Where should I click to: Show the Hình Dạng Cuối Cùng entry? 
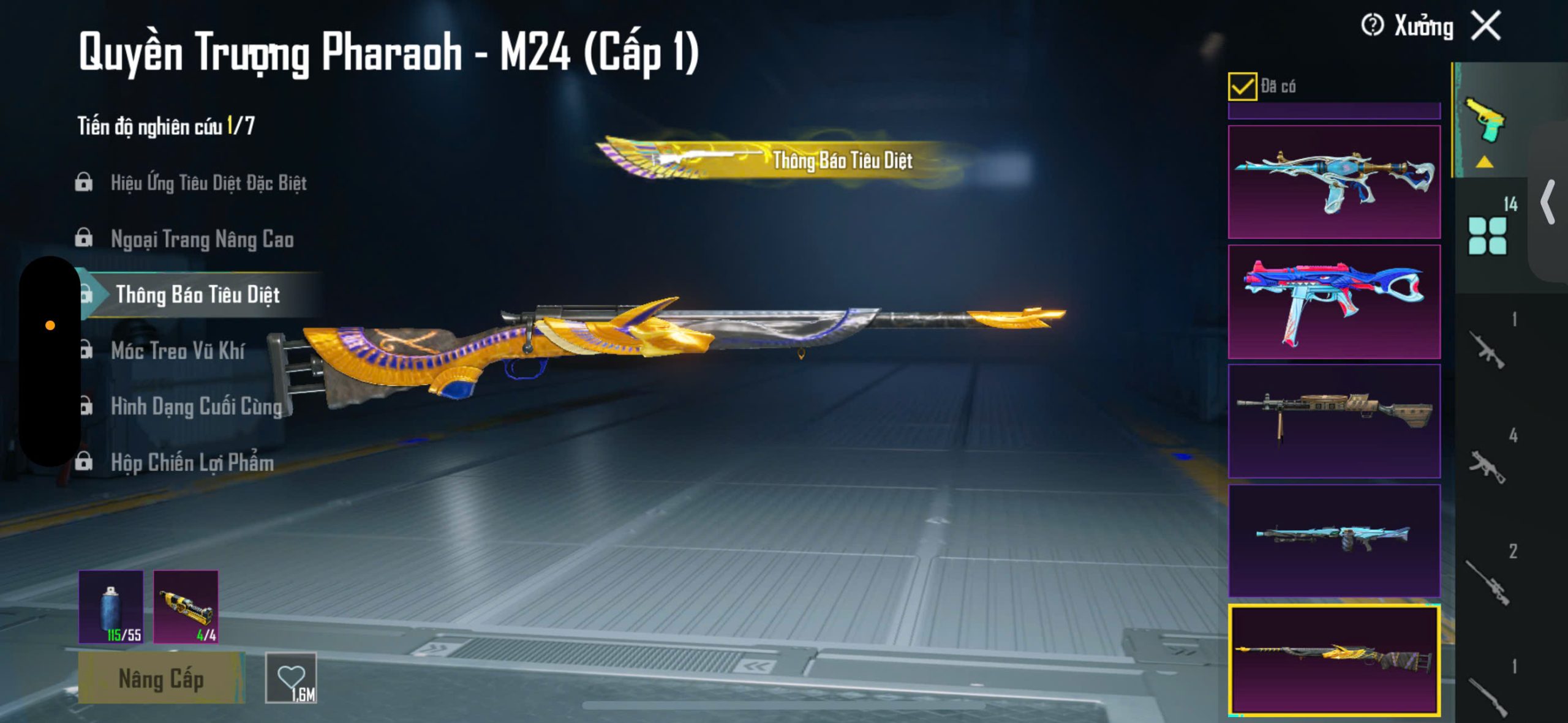(196, 406)
